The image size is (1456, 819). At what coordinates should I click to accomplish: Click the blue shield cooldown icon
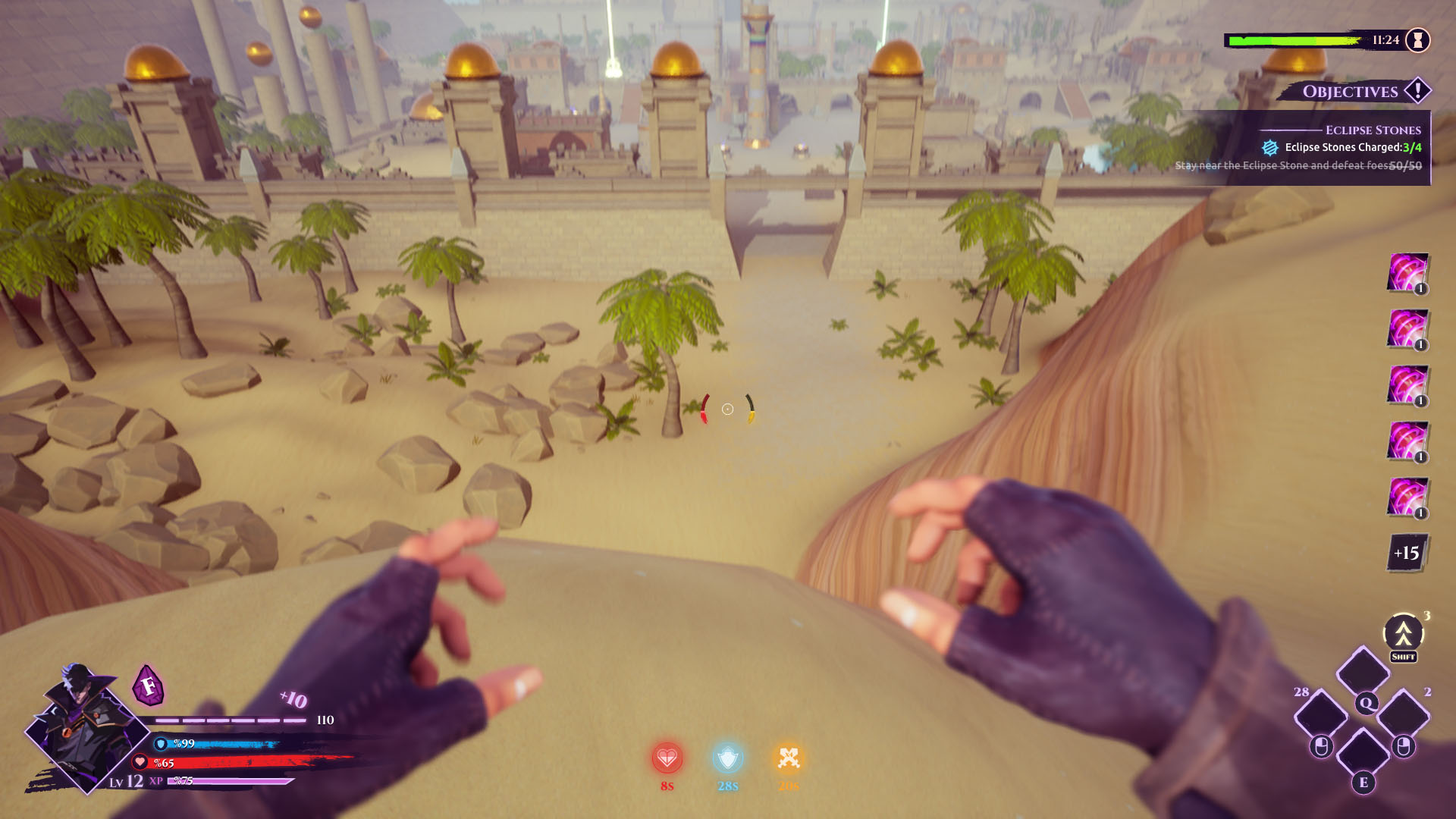click(727, 758)
